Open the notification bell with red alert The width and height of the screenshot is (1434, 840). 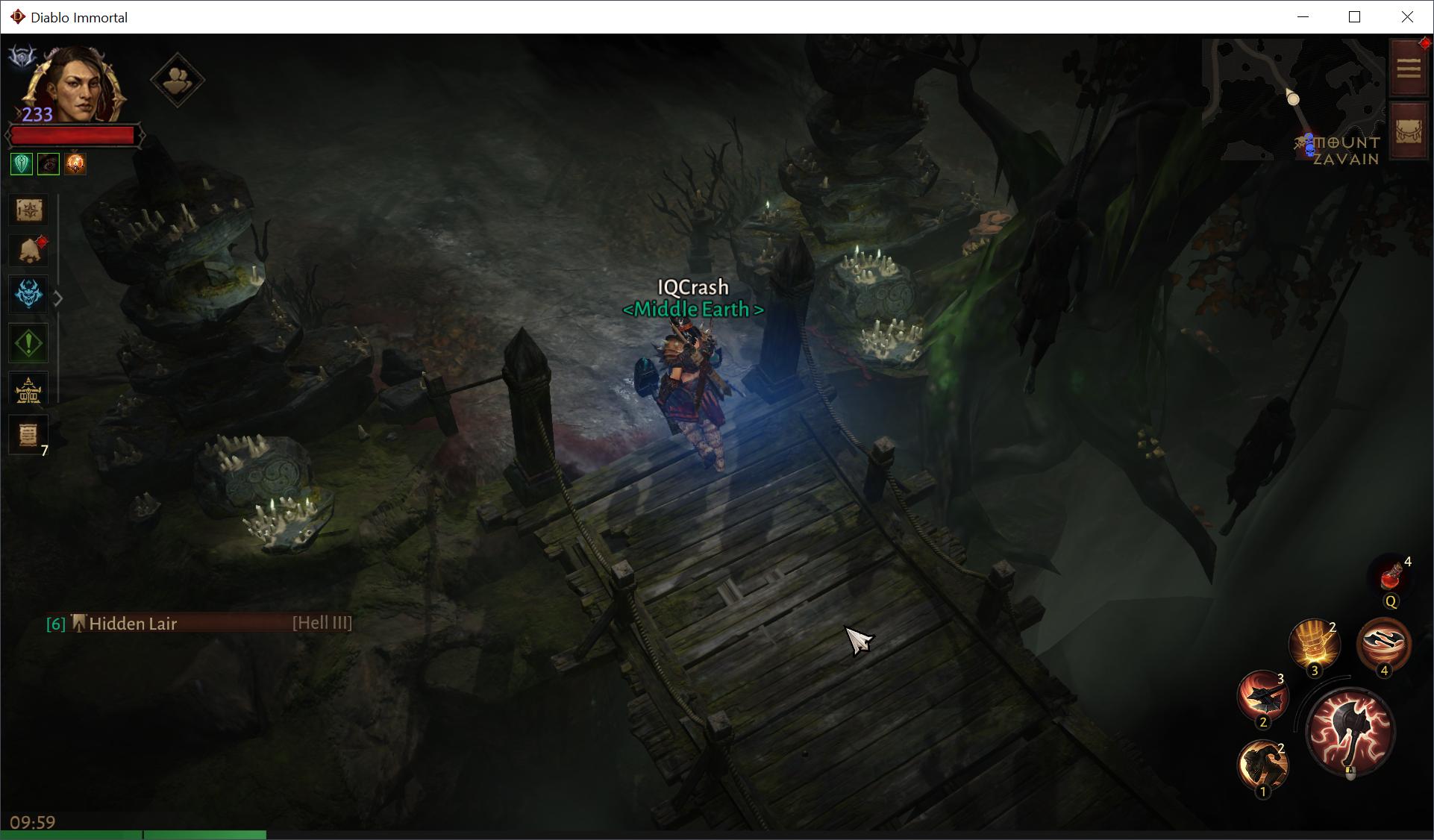tap(28, 251)
